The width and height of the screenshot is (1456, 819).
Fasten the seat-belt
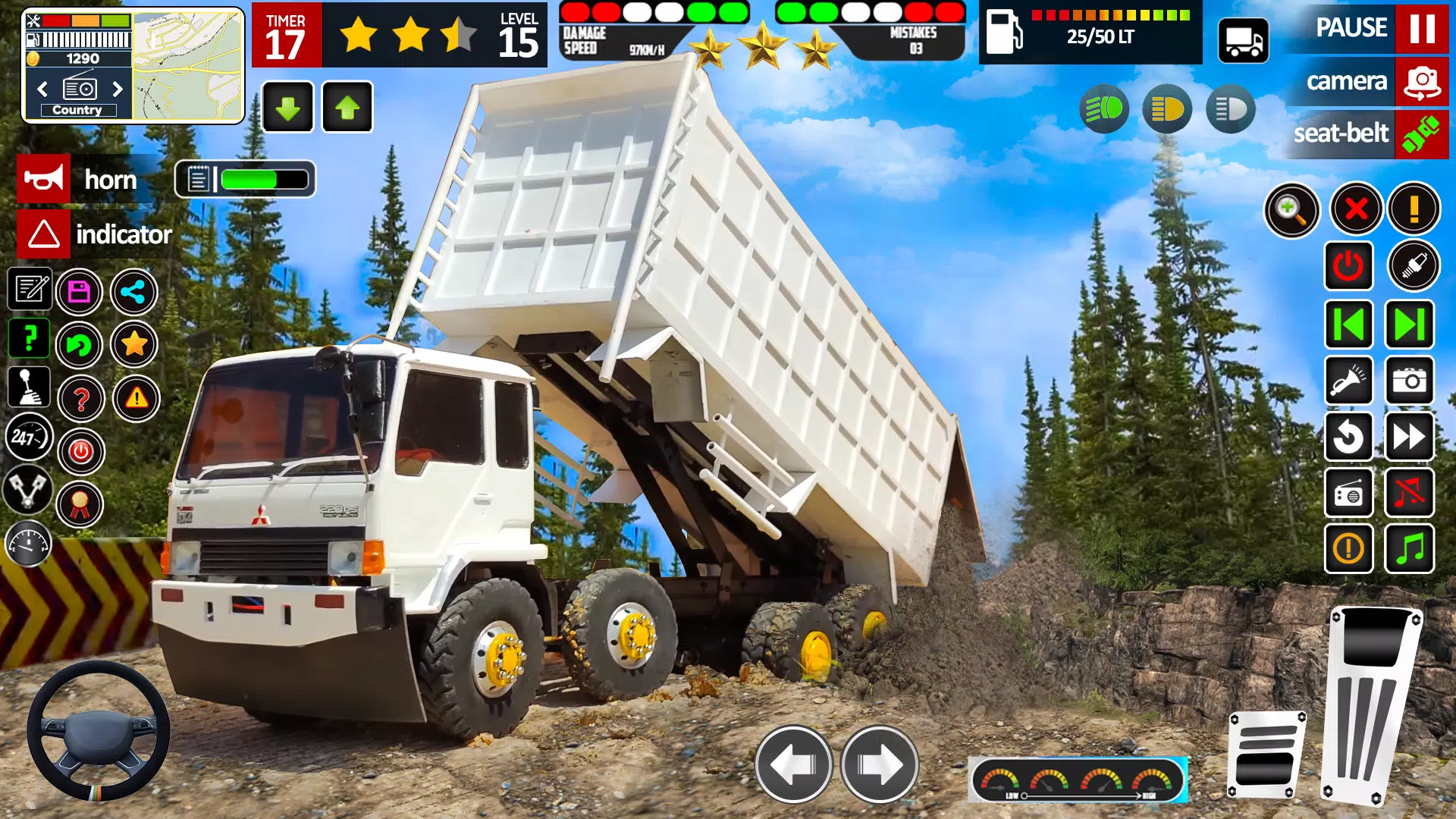pos(1421,134)
